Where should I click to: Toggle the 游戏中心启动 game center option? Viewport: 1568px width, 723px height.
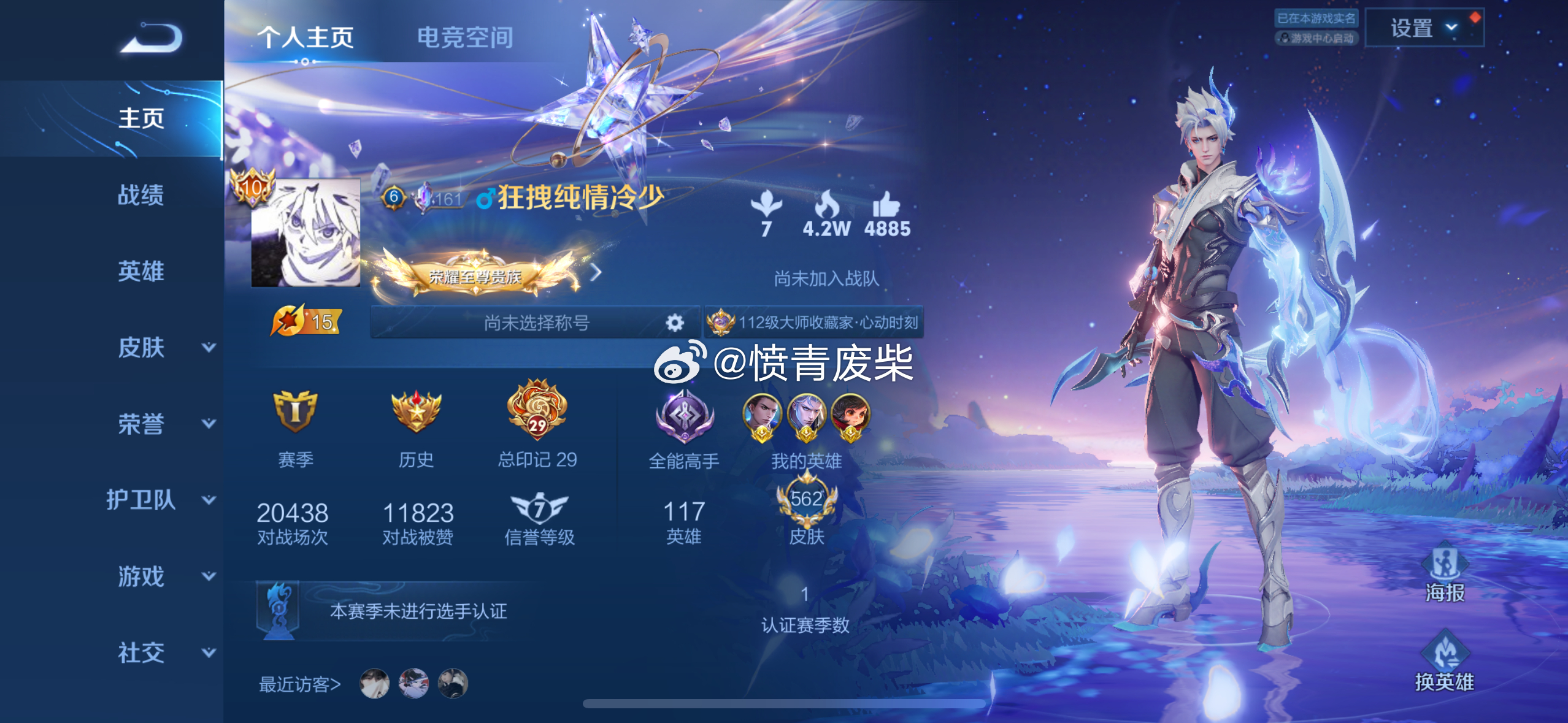coord(1318,39)
